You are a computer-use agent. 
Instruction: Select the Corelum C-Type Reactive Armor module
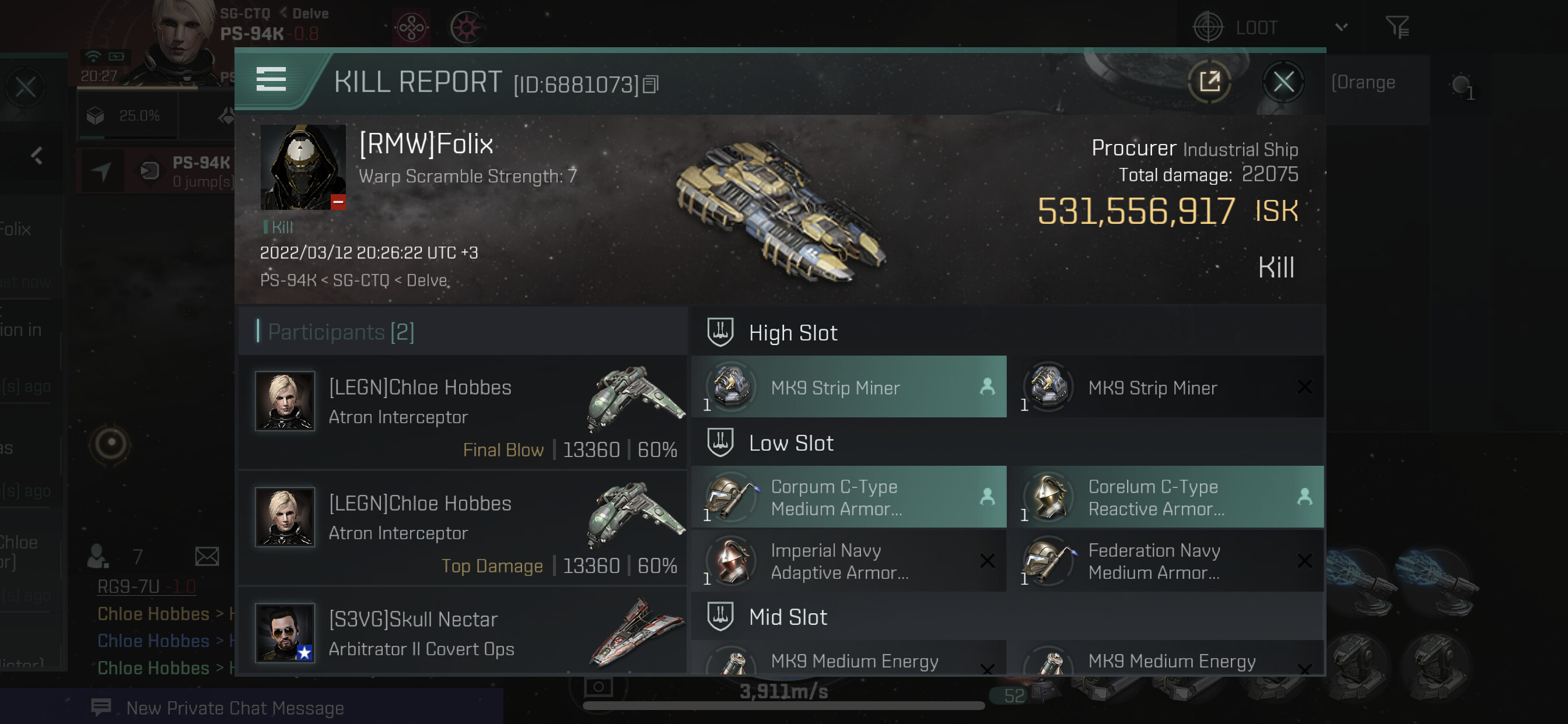pos(1165,497)
